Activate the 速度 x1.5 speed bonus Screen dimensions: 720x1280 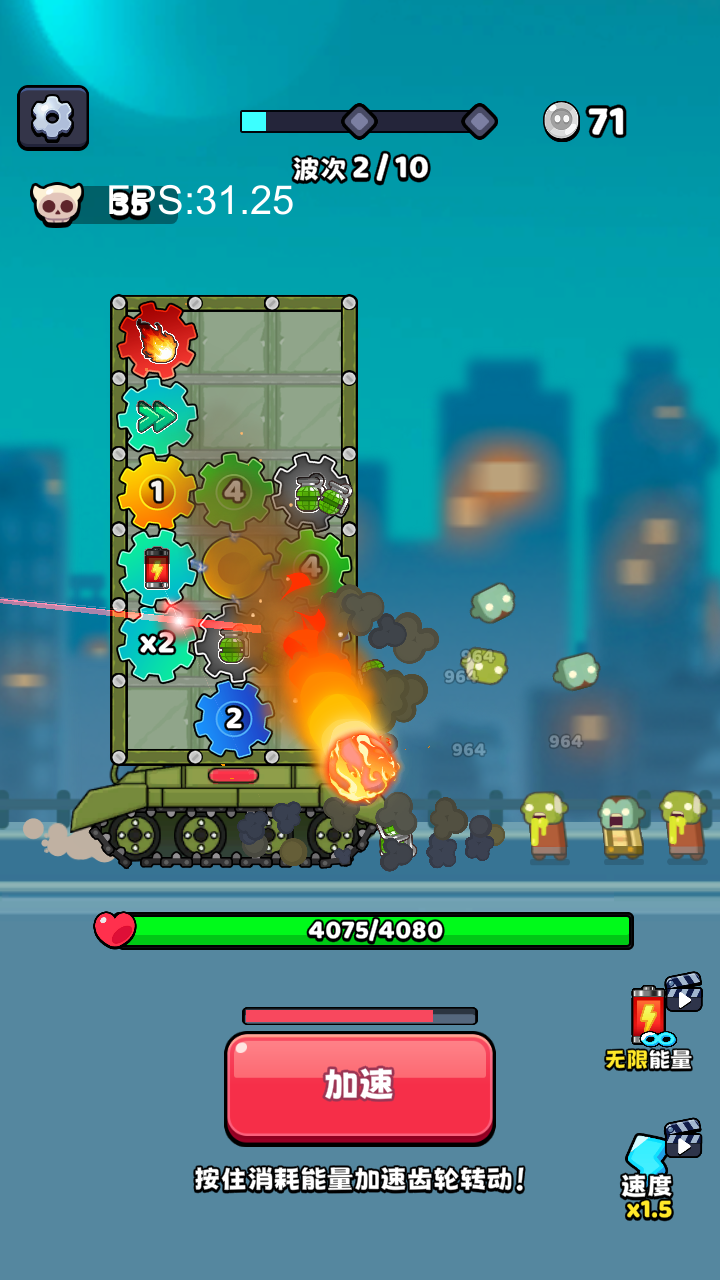click(x=652, y=1170)
